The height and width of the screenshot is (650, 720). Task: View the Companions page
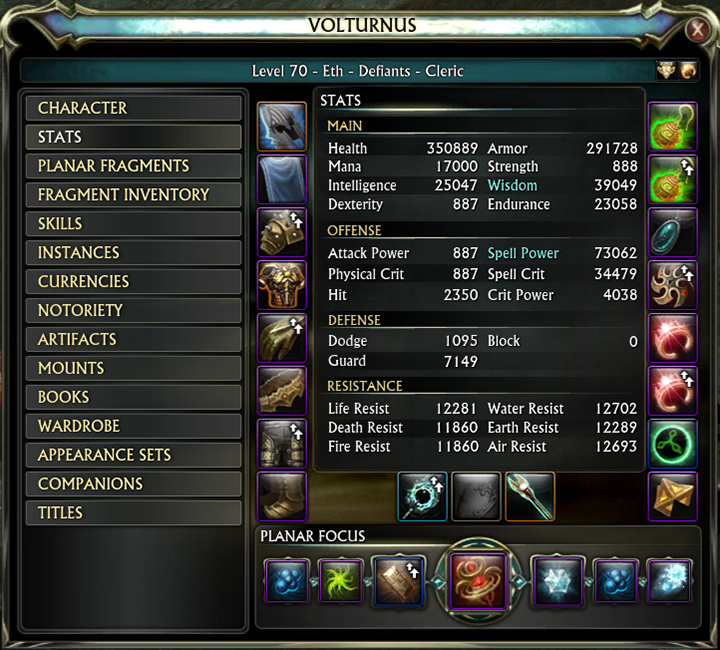point(133,484)
